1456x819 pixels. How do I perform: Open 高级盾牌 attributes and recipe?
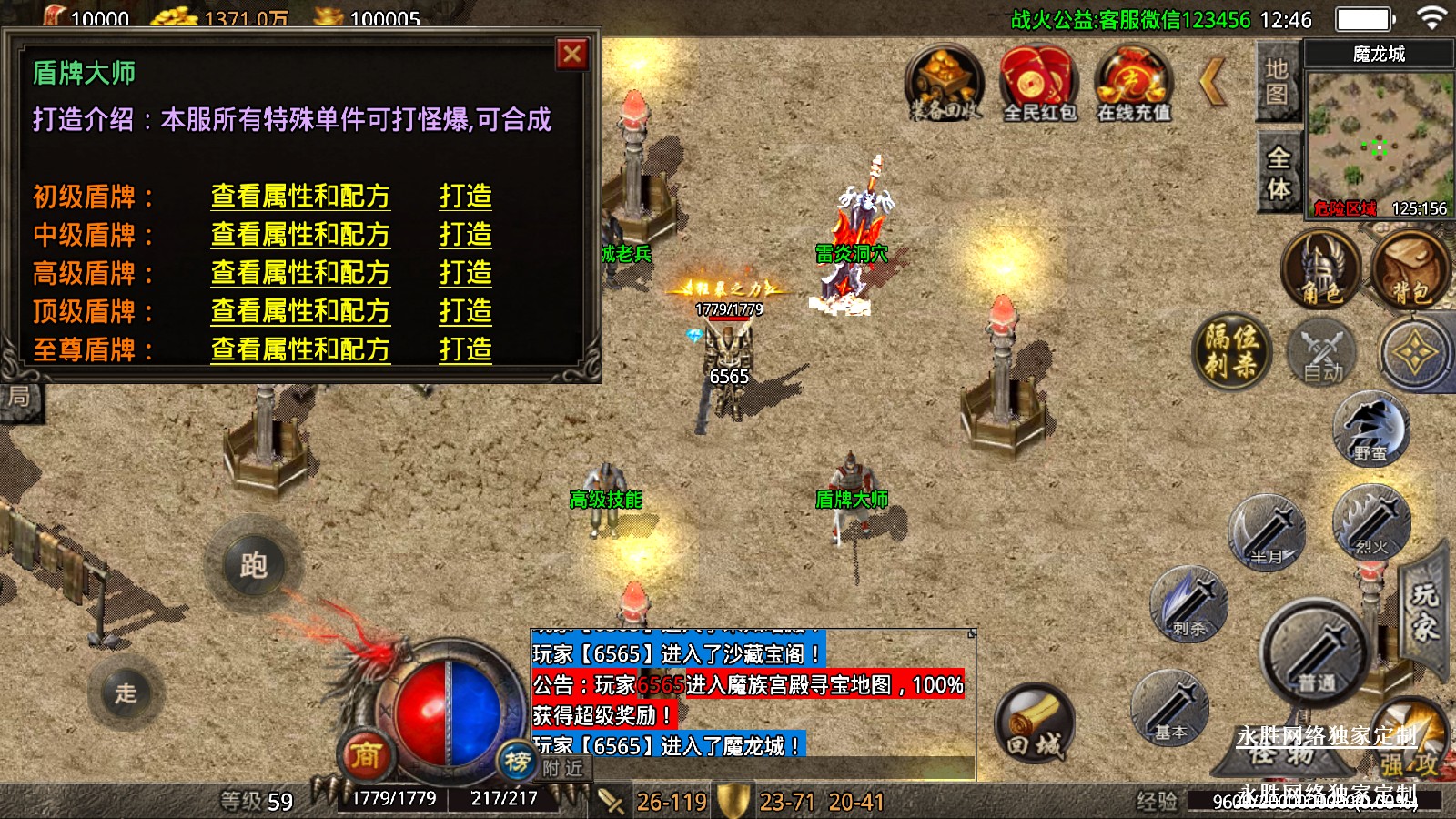(300, 273)
